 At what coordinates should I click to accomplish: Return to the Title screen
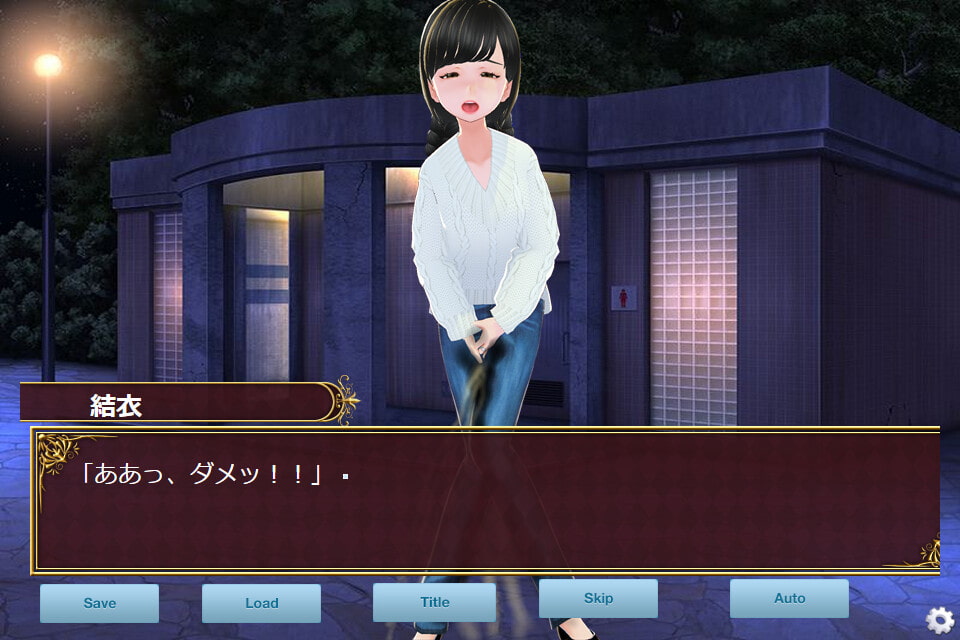point(434,602)
